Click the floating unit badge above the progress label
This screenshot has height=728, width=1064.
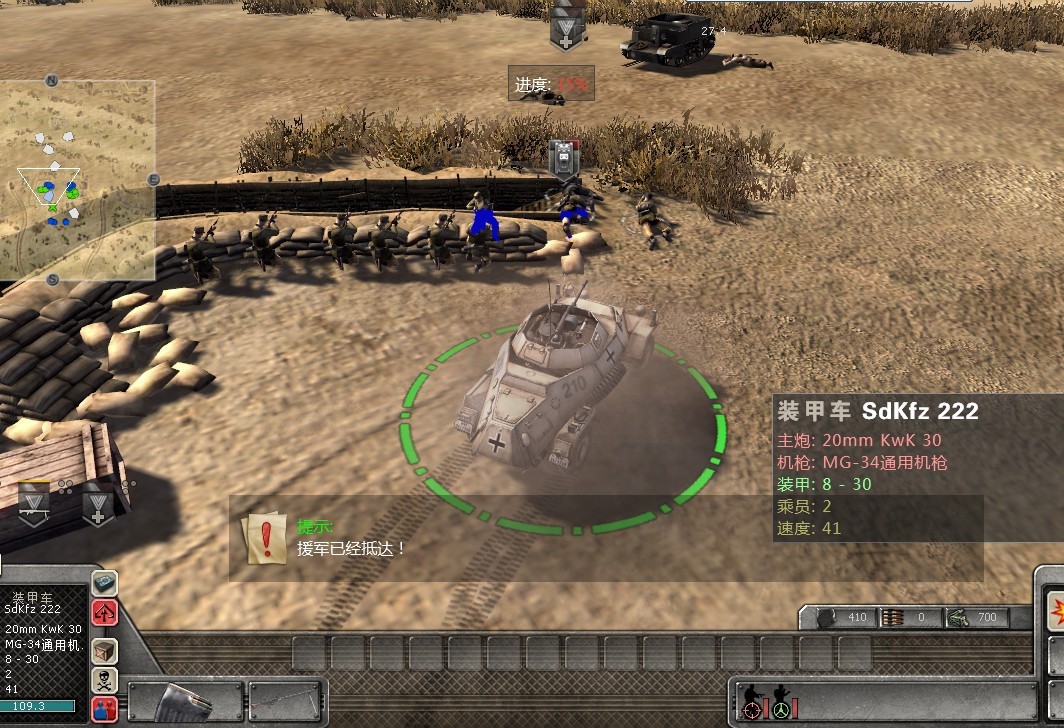(565, 29)
